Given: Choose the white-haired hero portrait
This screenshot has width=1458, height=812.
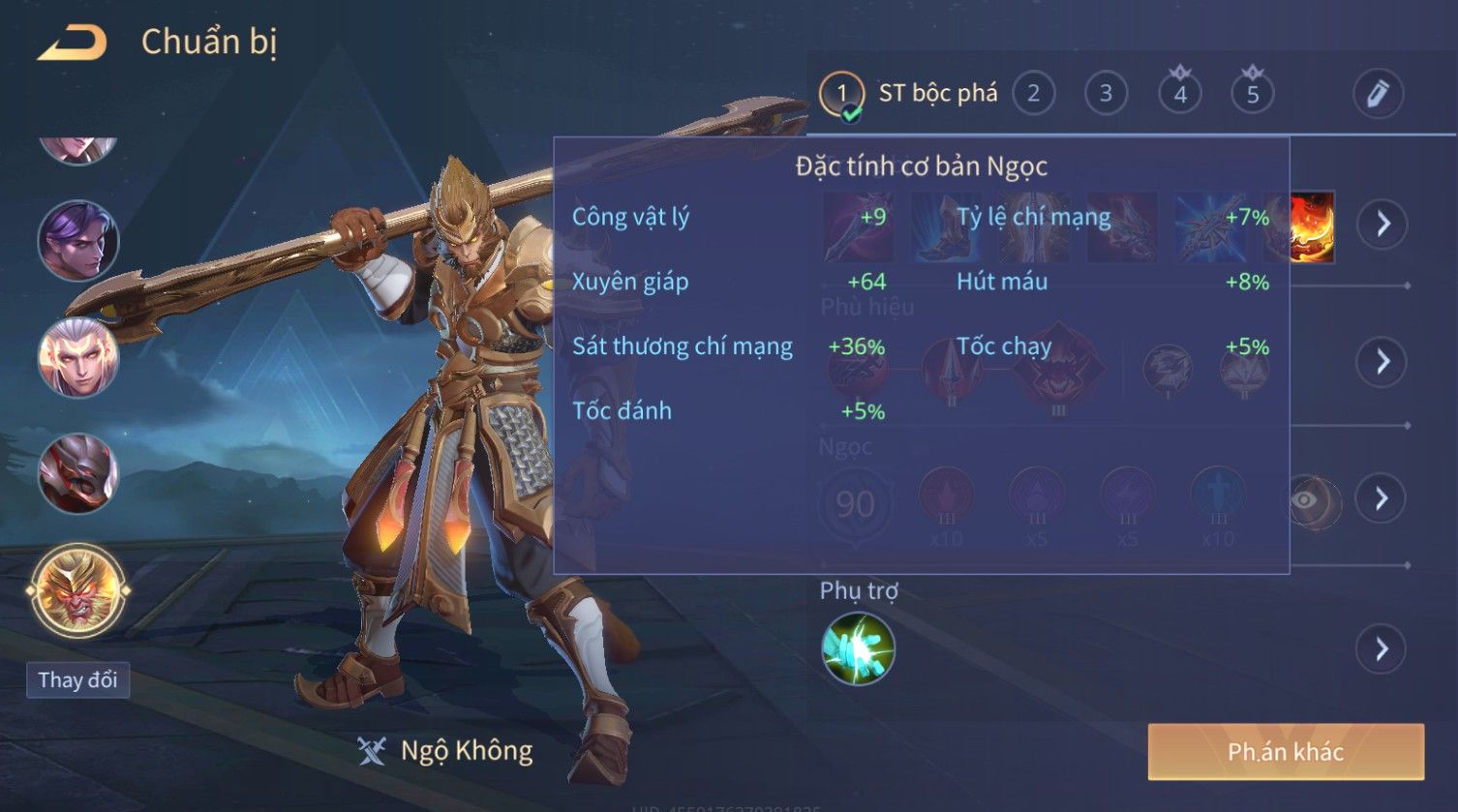Looking at the screenshot, I should (x=78, y=357).
